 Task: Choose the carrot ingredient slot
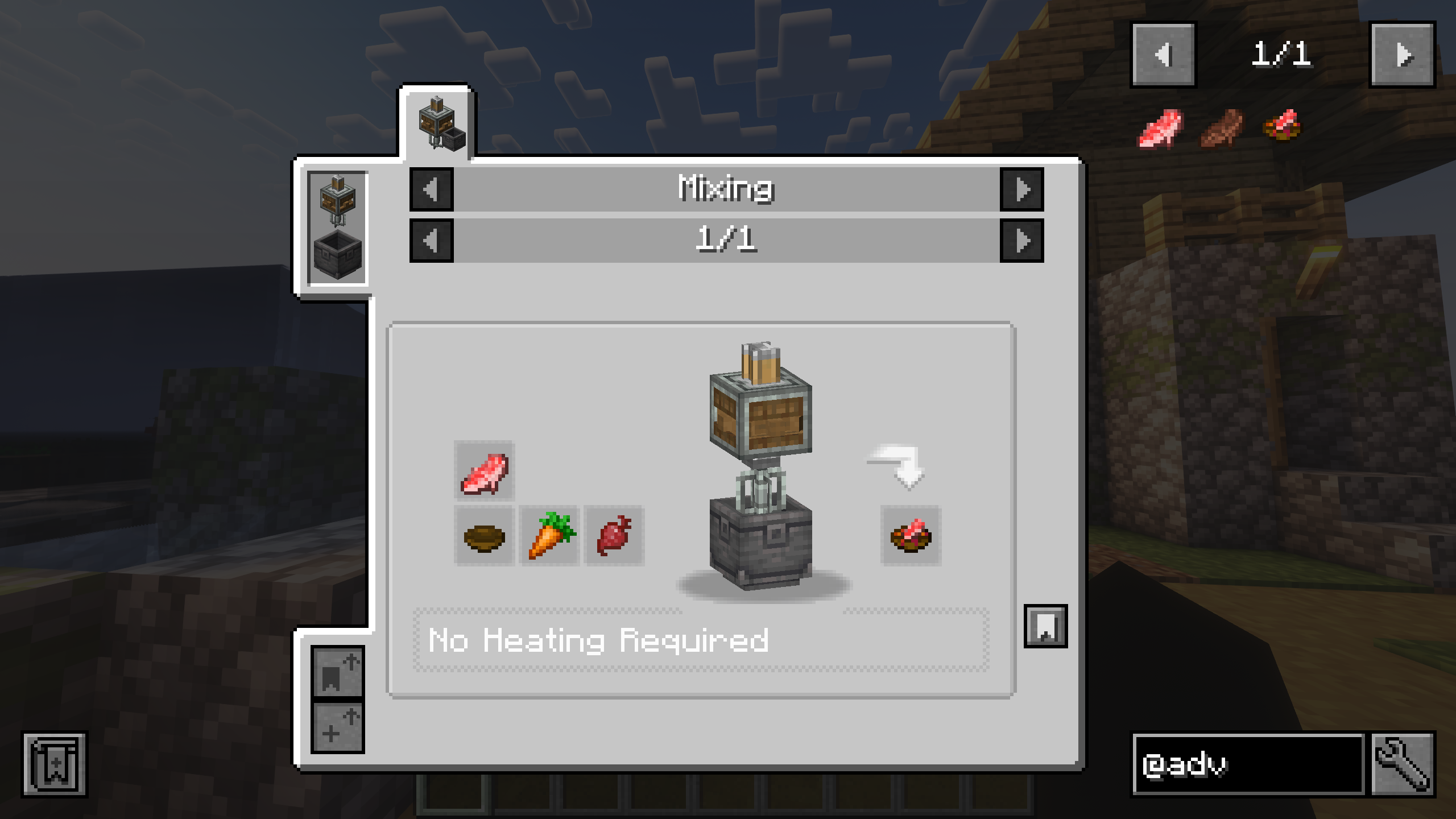[549, 536]
